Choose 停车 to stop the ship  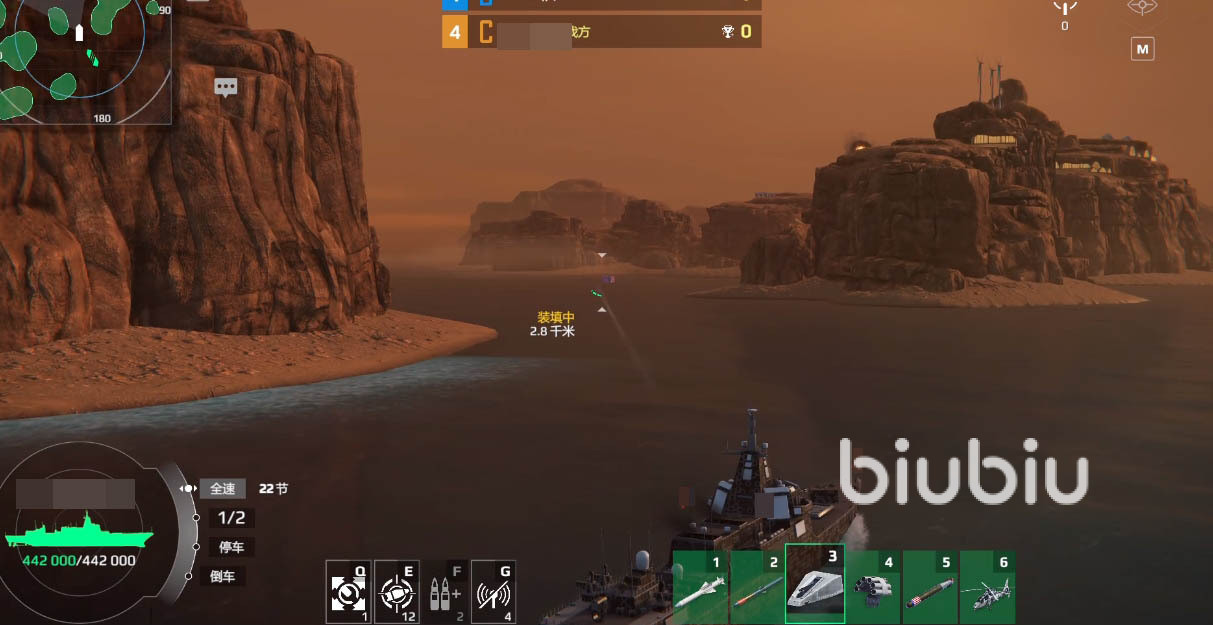pos(231,547)
